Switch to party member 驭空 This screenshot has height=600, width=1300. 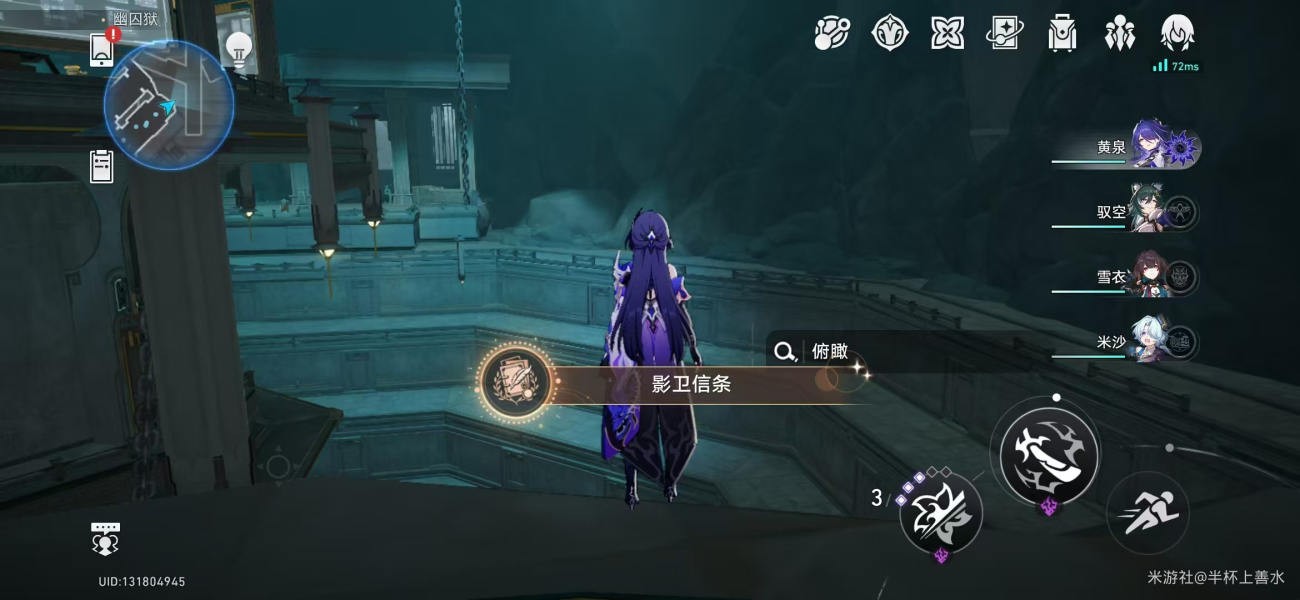coord(1150,212)
